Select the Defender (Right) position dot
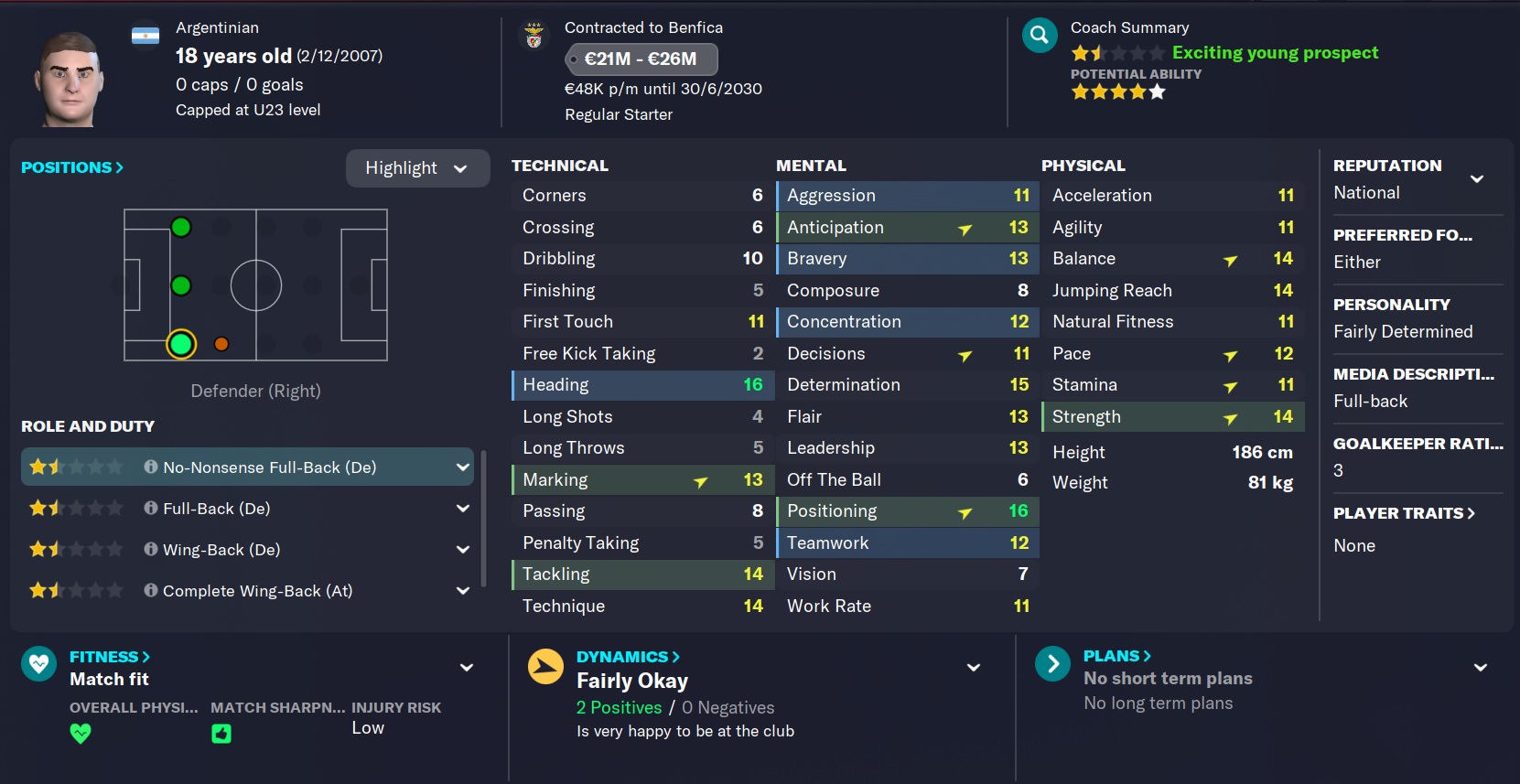Image resolution: width=1520 pixels, height=784 pixels. [181, 344]
